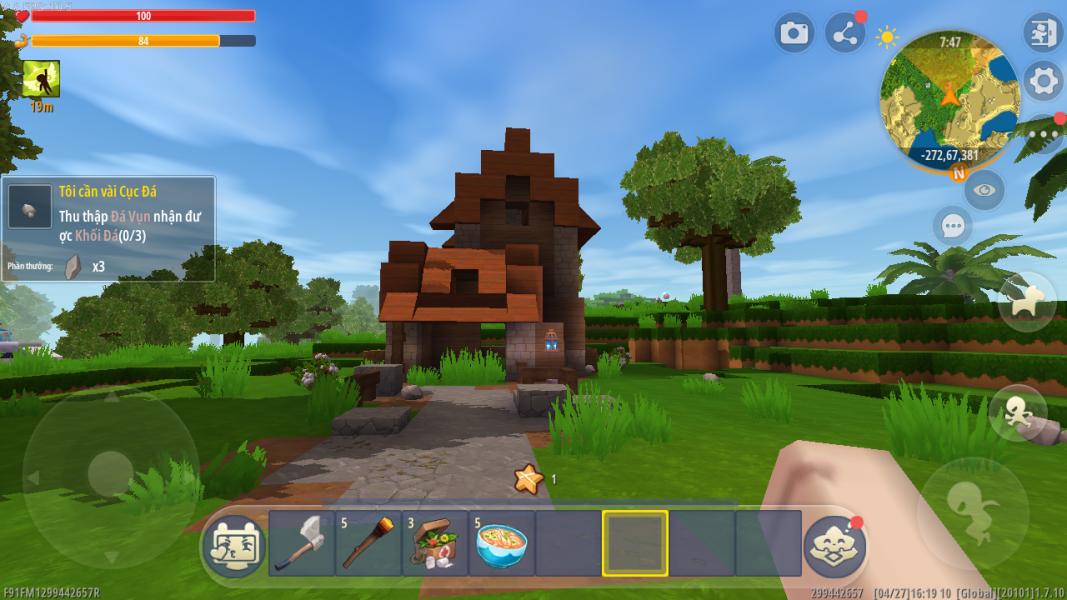1067x600 pixels.
Task: Select the soup bowl hotbar slot
Action: [501, 543]
